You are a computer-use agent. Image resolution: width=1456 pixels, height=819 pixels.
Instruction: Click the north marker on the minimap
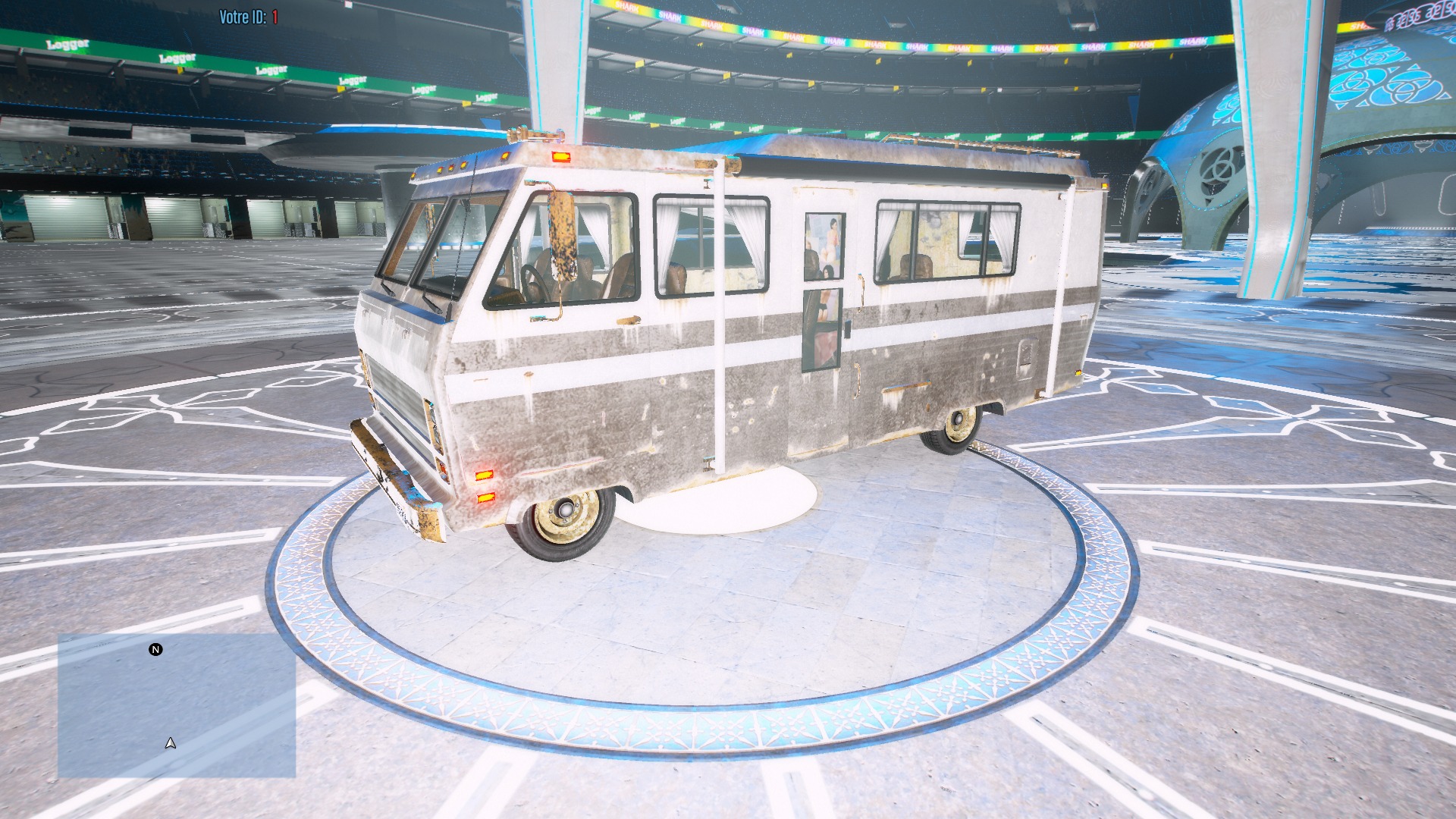click(155, 650)
